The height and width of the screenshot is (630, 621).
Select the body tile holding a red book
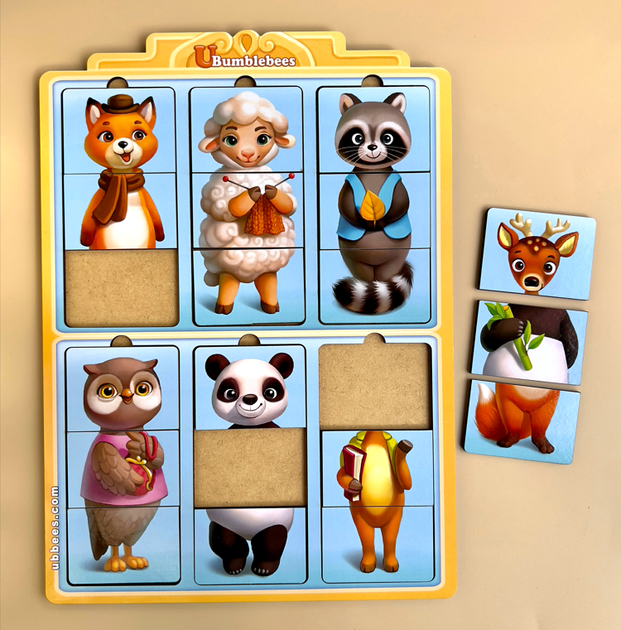click(x=376, y=468)
